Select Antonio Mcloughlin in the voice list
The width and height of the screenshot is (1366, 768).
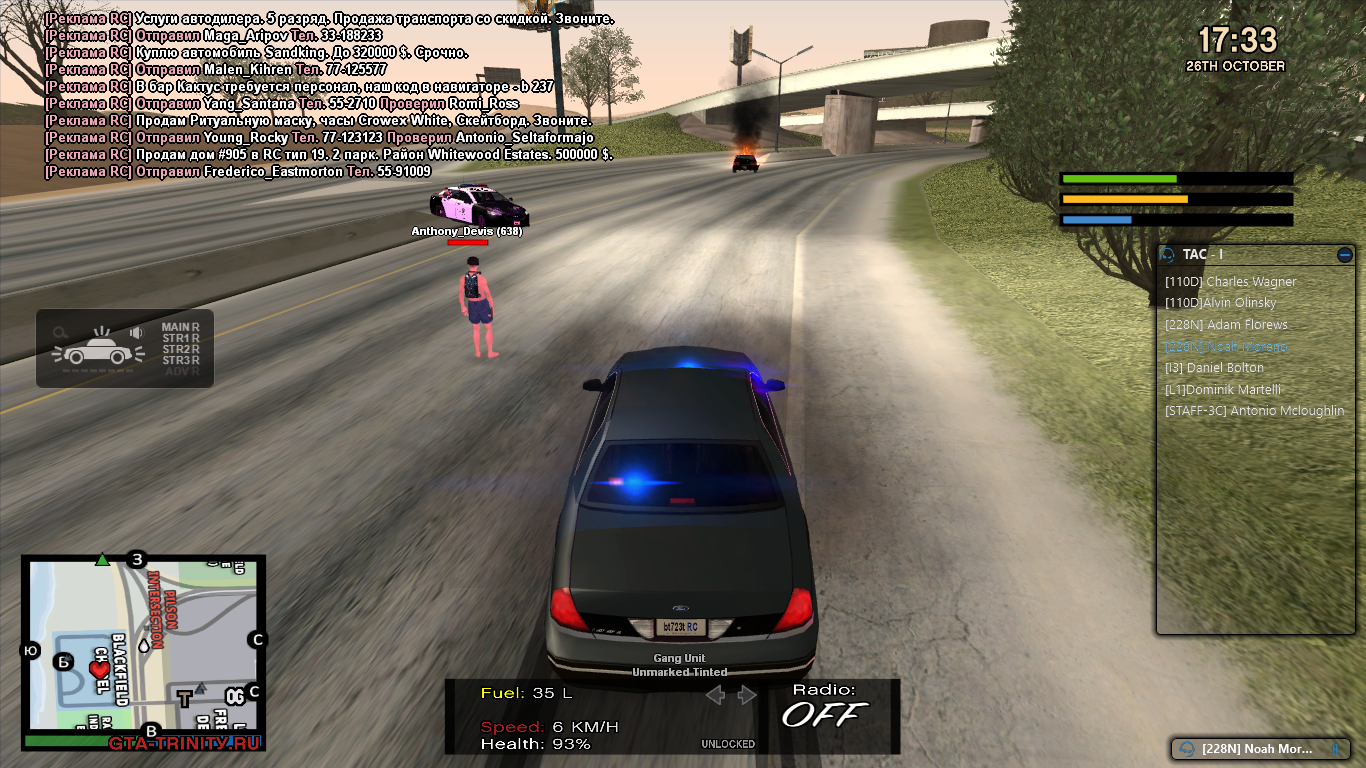pyautogui.click(x=1254, y=411)
